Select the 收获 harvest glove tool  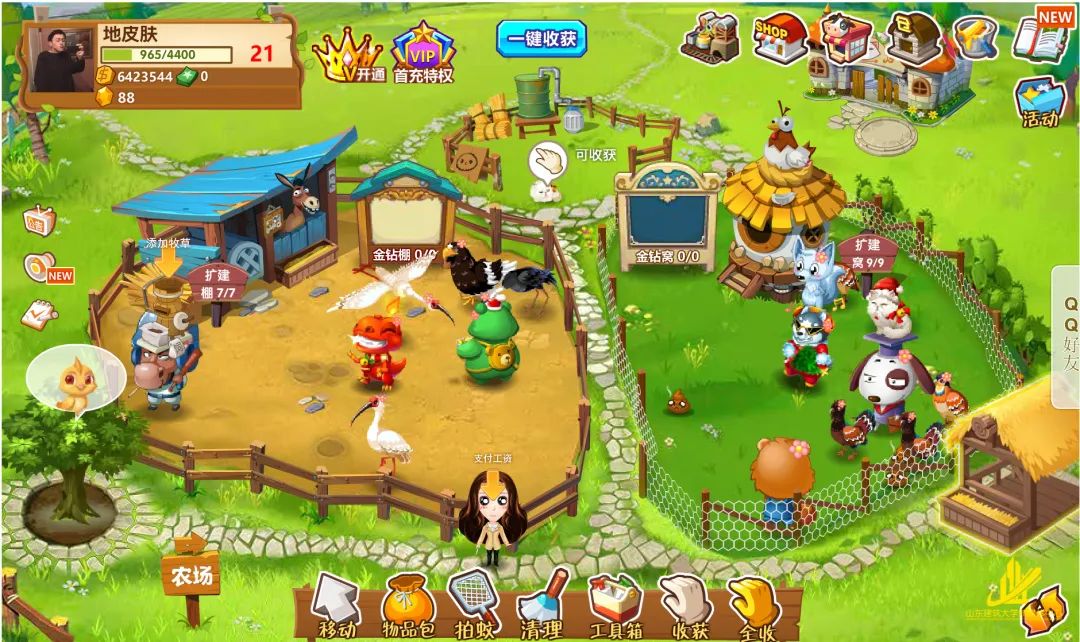pos(687,604)
